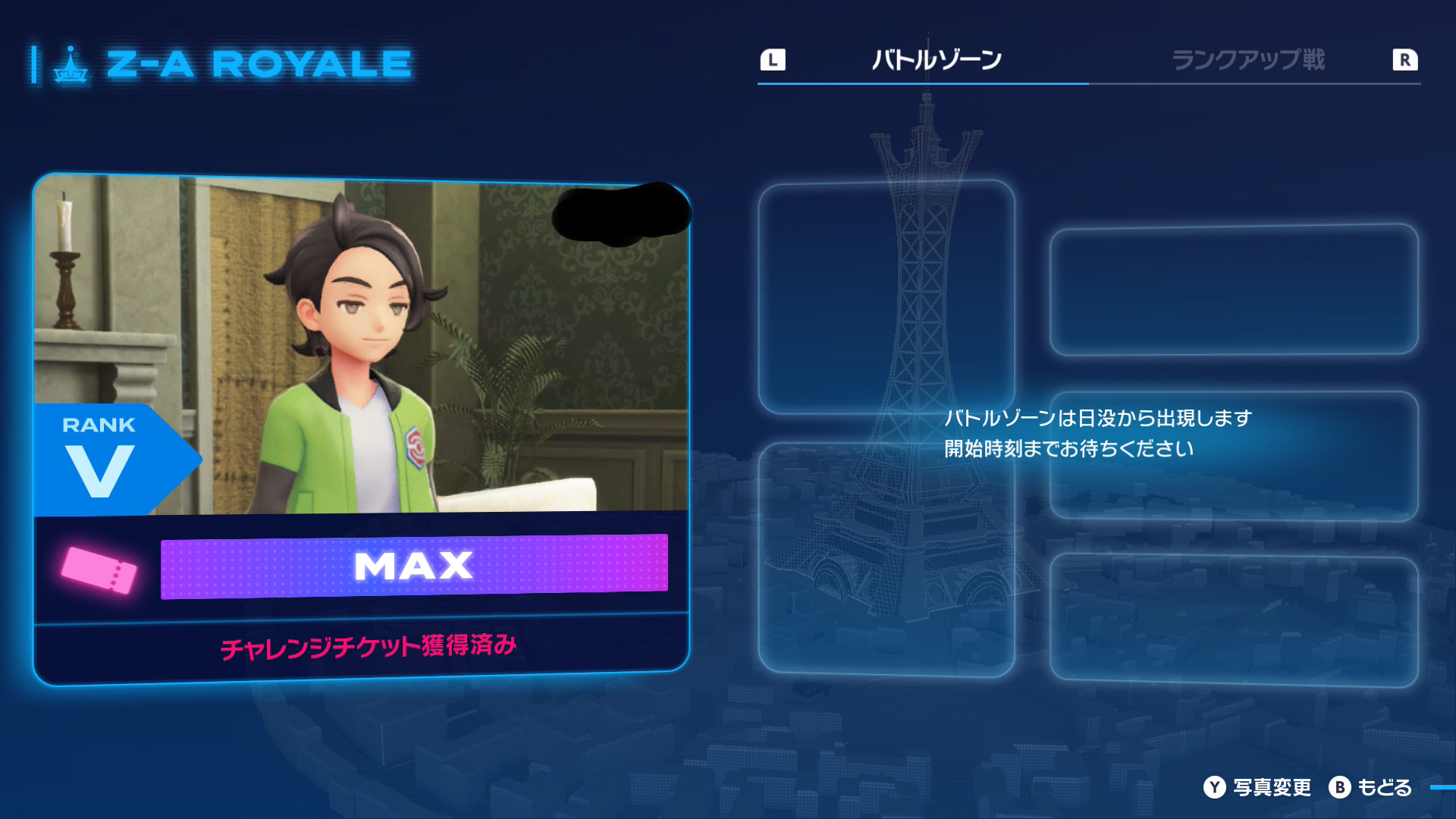1456x819 pixels.
Task: Open the ランクアップ戦 tab
Action: pos(1248,60)
